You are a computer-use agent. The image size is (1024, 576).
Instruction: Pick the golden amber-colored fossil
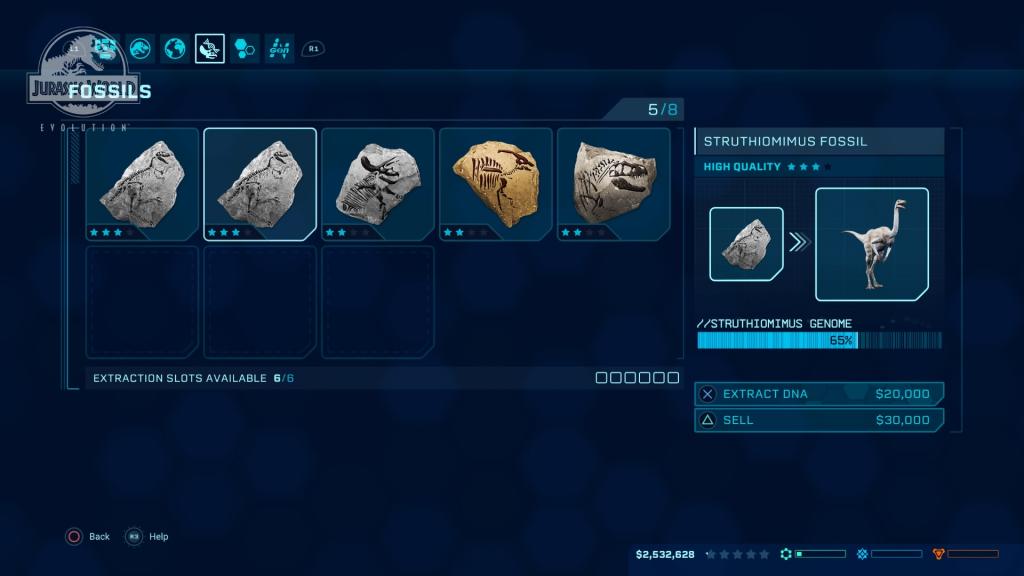click(x=495, y=184)
